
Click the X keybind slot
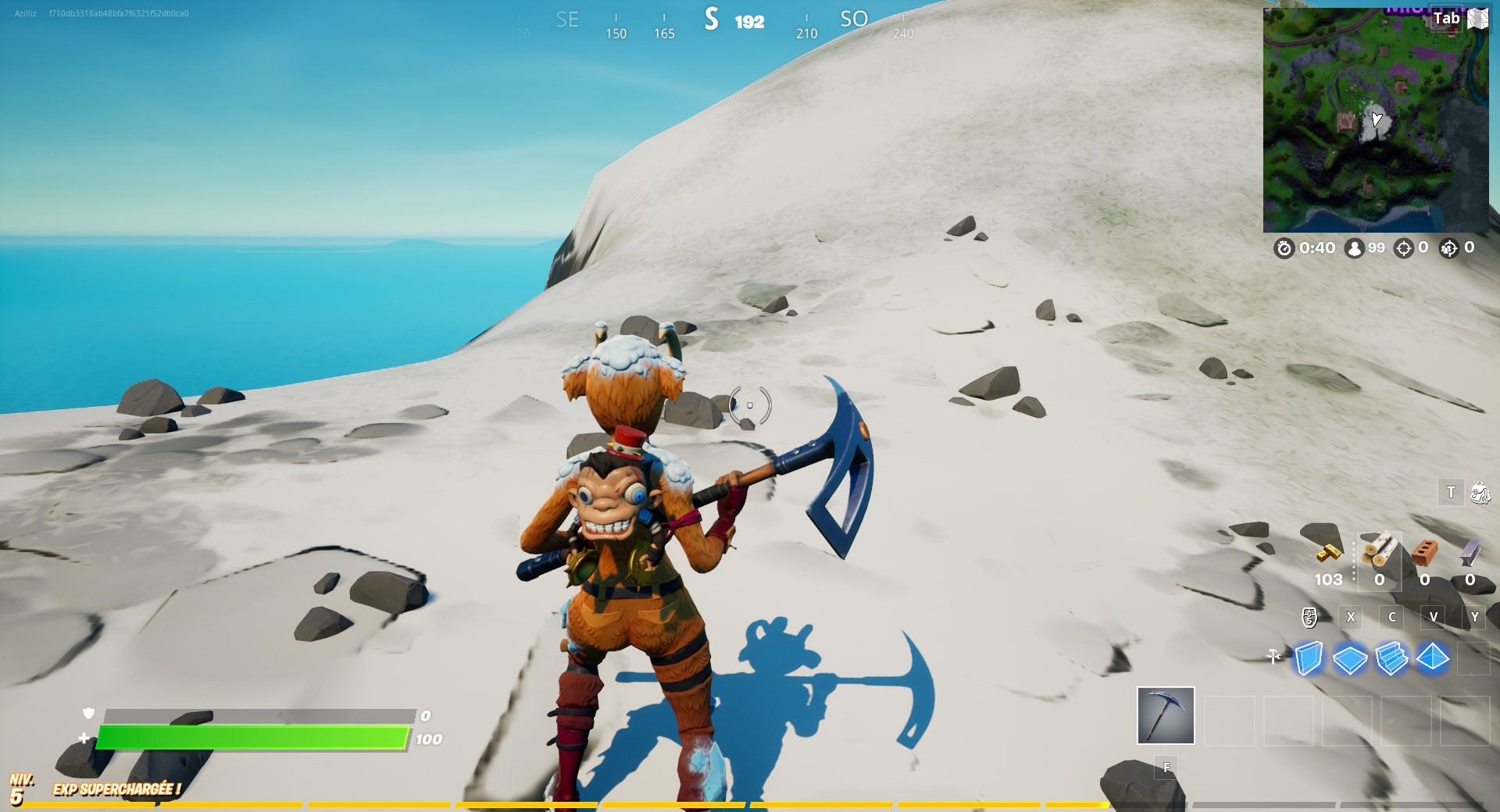(x=1351, y=617)
